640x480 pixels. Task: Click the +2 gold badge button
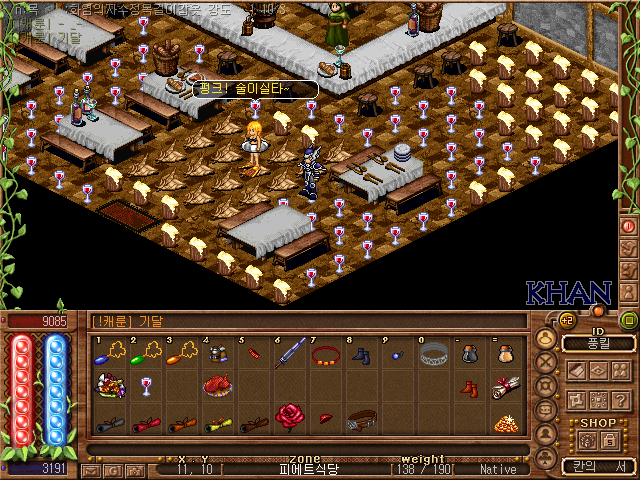click(567, 320)
